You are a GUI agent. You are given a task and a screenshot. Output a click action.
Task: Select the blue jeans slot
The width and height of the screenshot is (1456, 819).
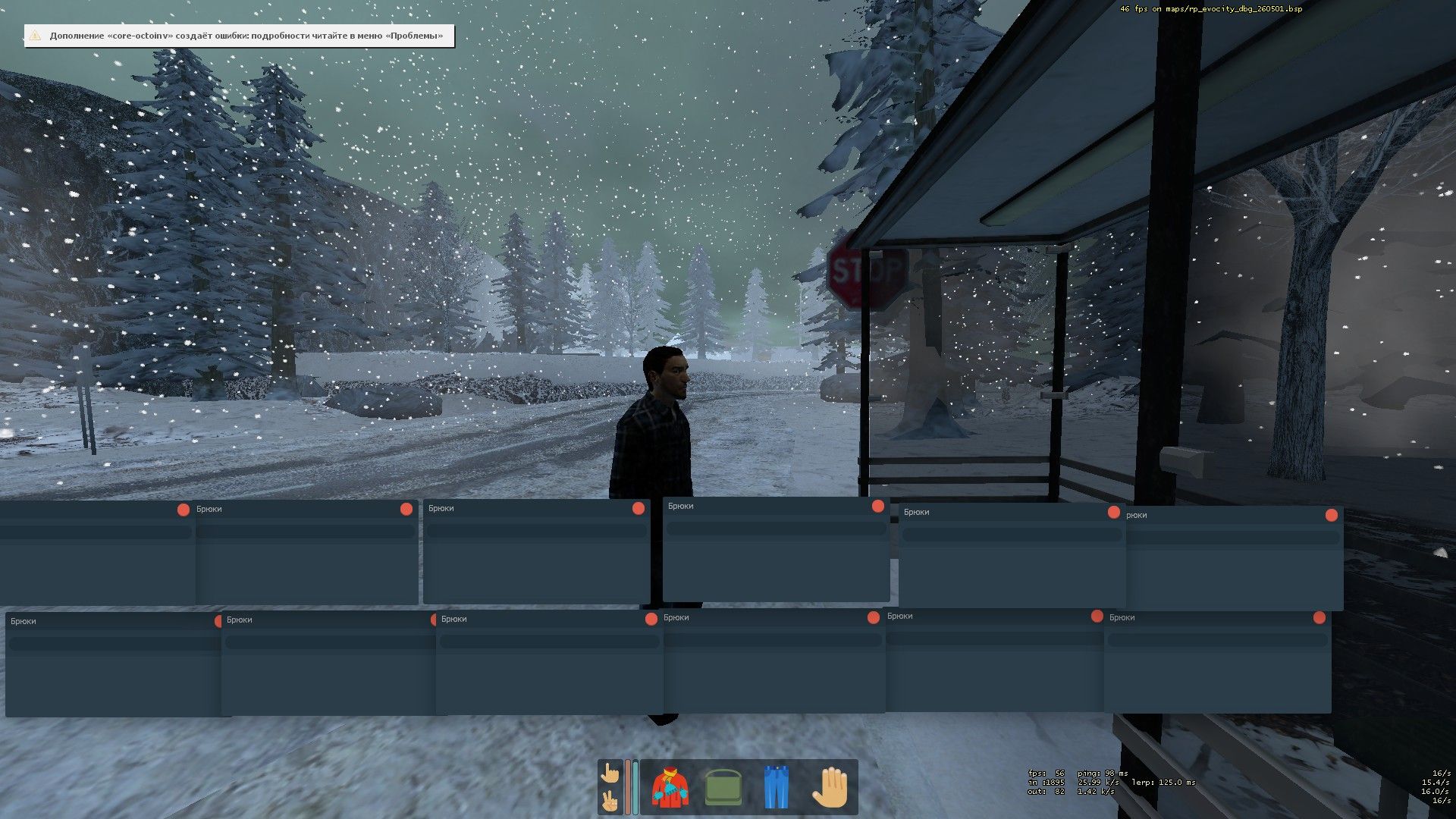(x=776, y=787)
